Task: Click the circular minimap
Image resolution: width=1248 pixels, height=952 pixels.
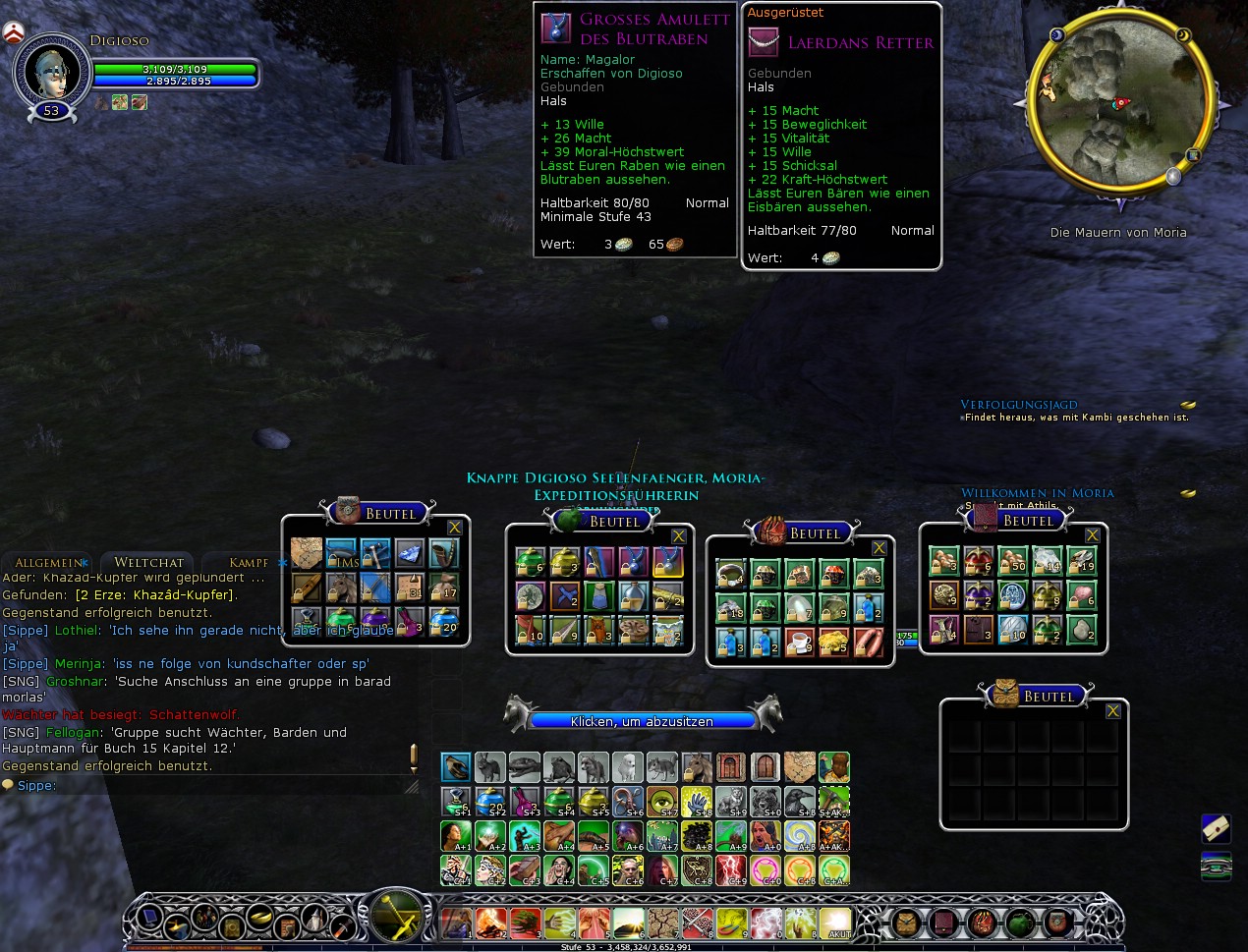Action: [x=1119, y=103]
